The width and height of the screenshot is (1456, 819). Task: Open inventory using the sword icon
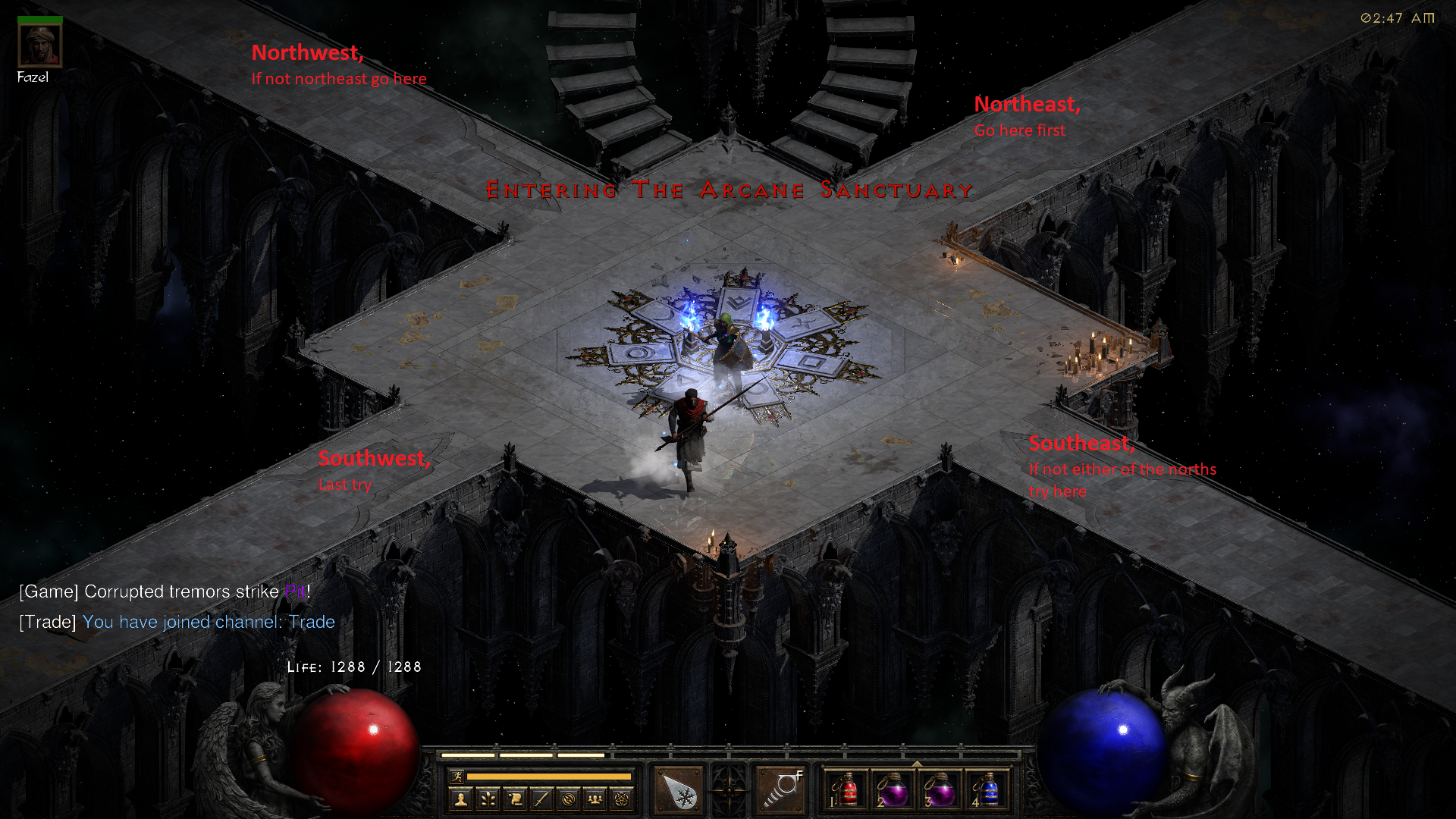(x=541, y=799)
